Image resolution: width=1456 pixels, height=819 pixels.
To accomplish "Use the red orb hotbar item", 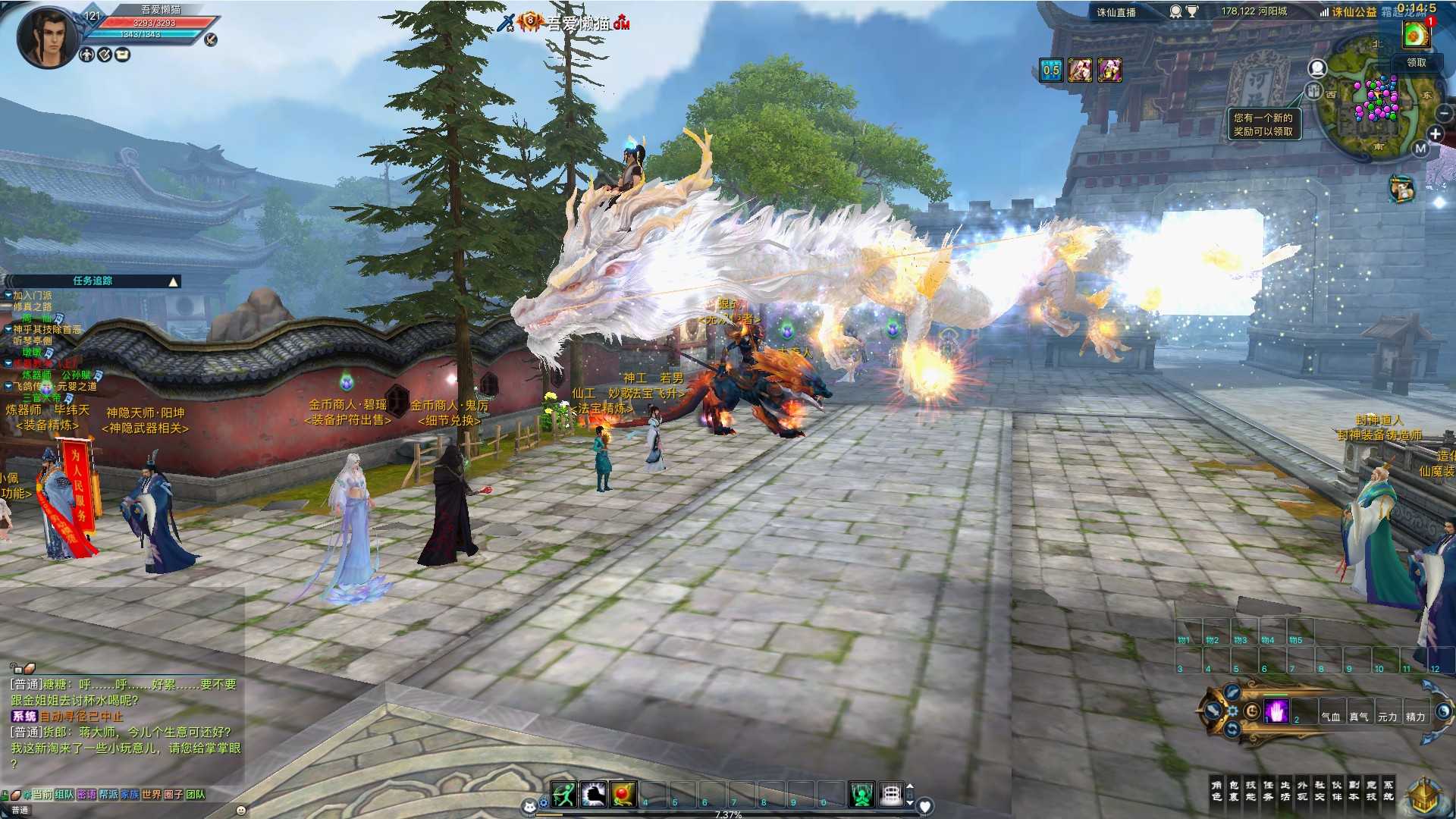I will [623, 794].
